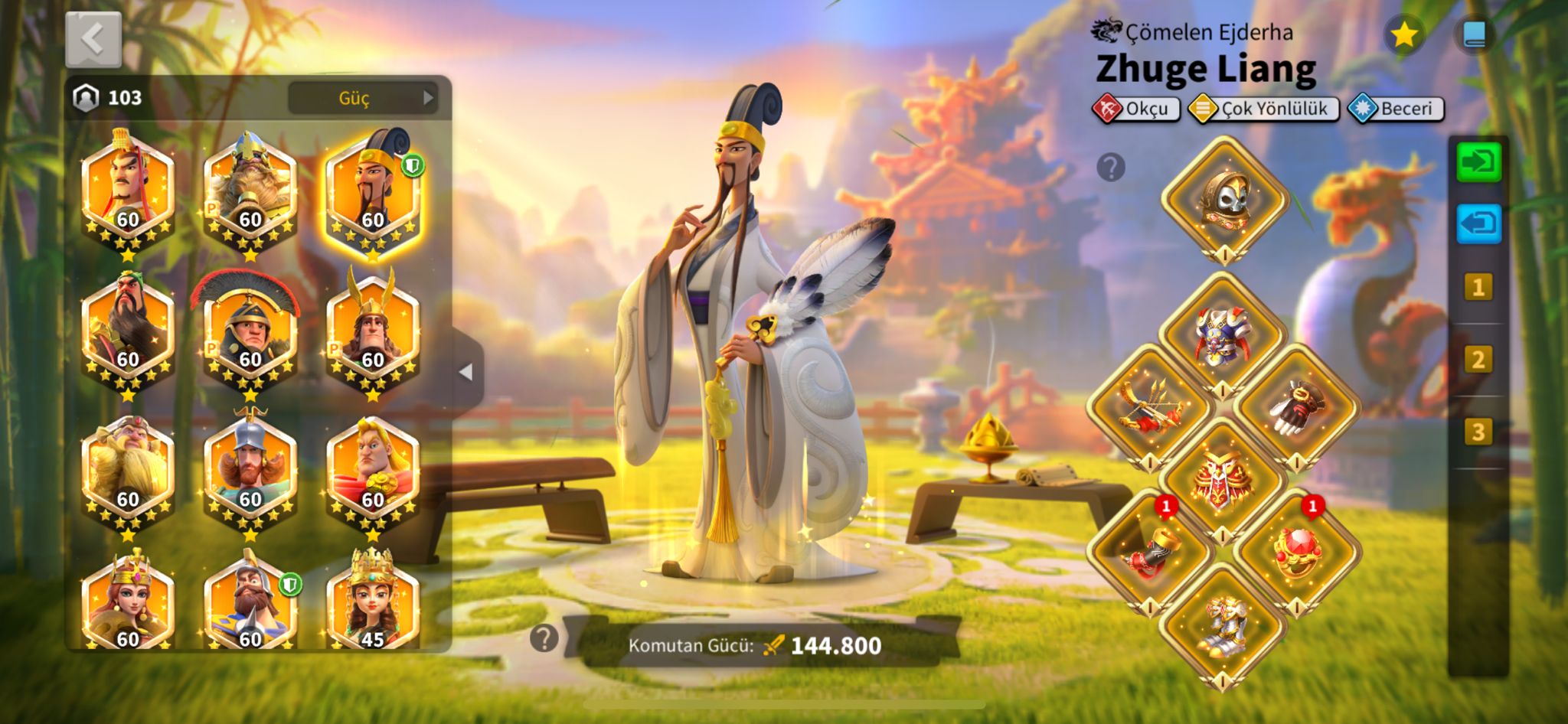Viewport: 1568px width, 724px height.
Task: Click the green equip arrow button
Action: point(1478,162)
